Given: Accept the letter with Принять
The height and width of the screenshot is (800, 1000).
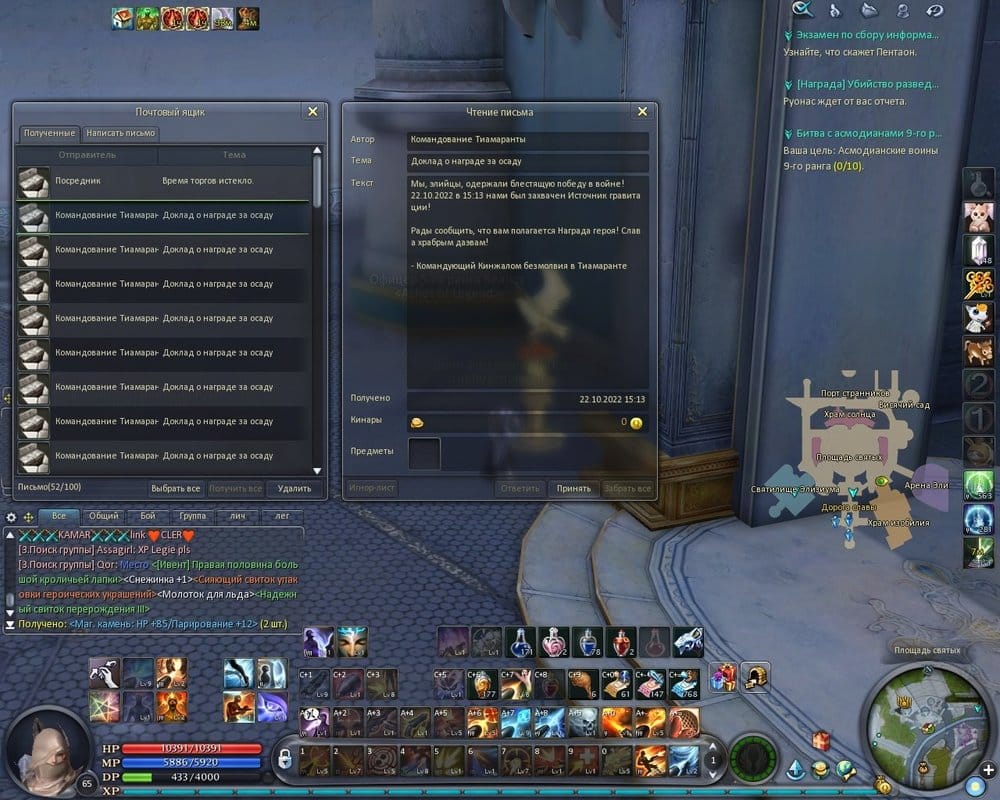Looking at the screenshot, I should coord(574,489).
